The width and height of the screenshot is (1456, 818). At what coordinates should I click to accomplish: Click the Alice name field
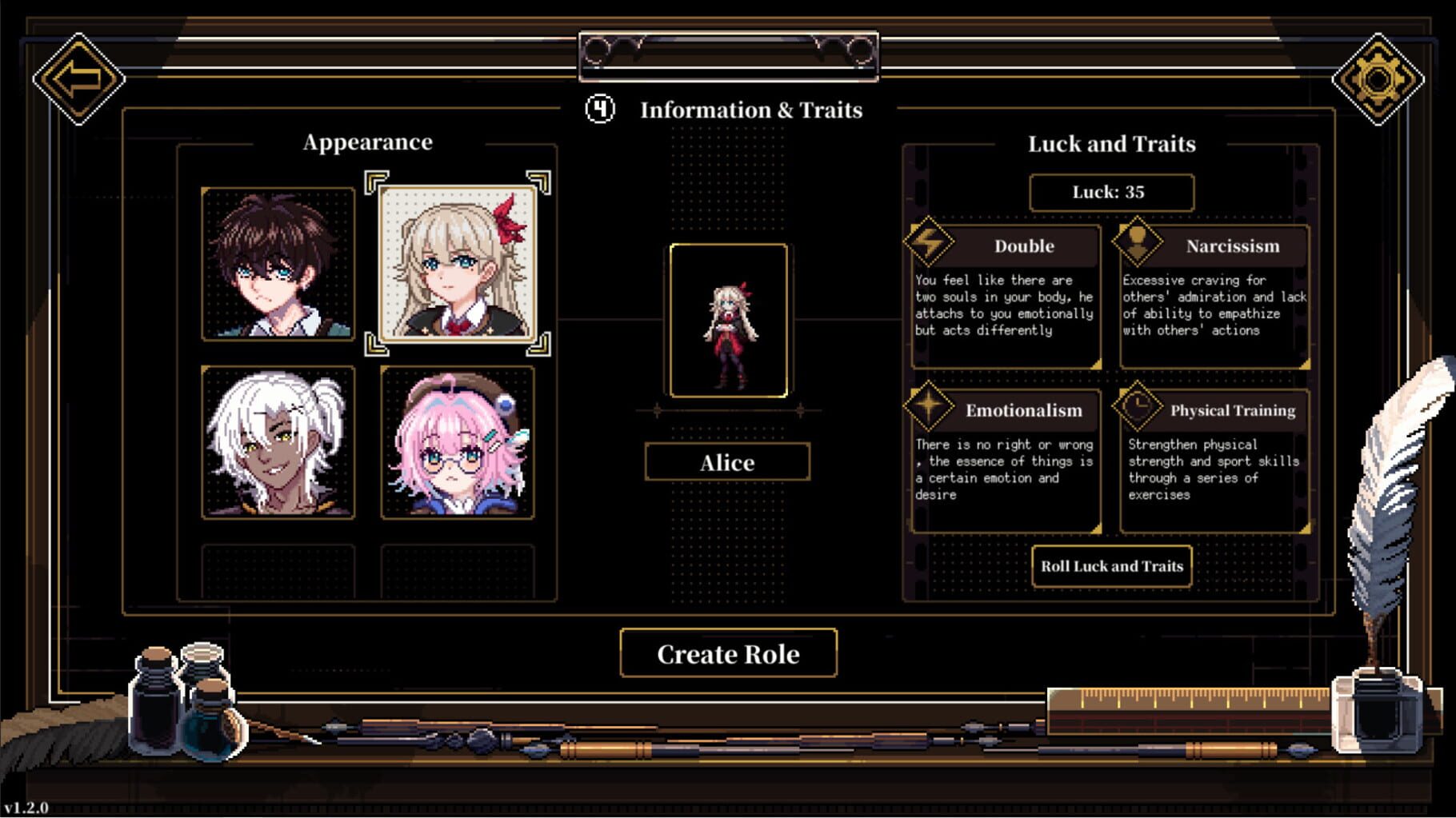tap(728, 462)
